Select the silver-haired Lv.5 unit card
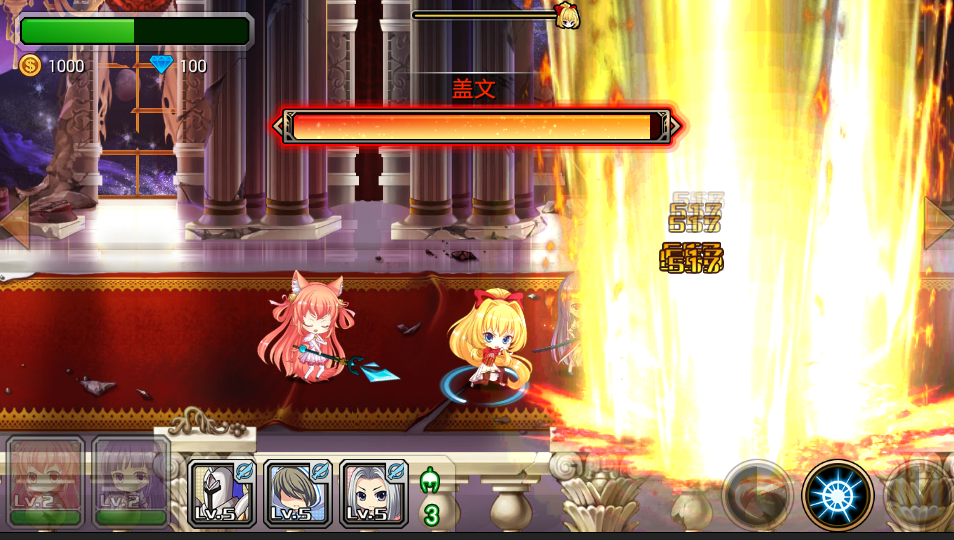 pyautogui.click(x=374, y=493)
